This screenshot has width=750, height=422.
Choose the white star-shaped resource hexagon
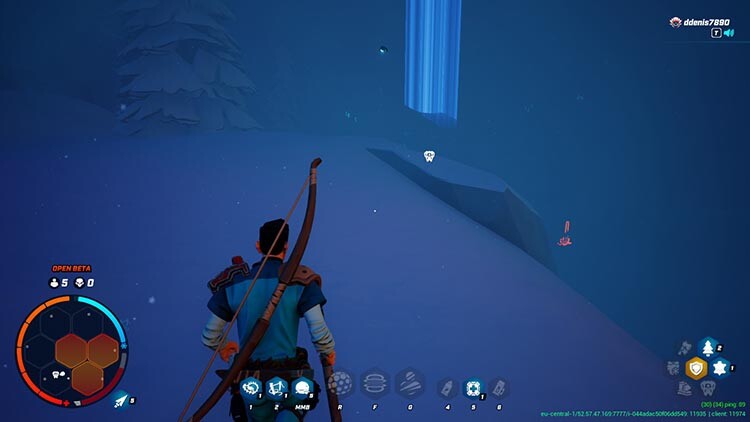720,368
